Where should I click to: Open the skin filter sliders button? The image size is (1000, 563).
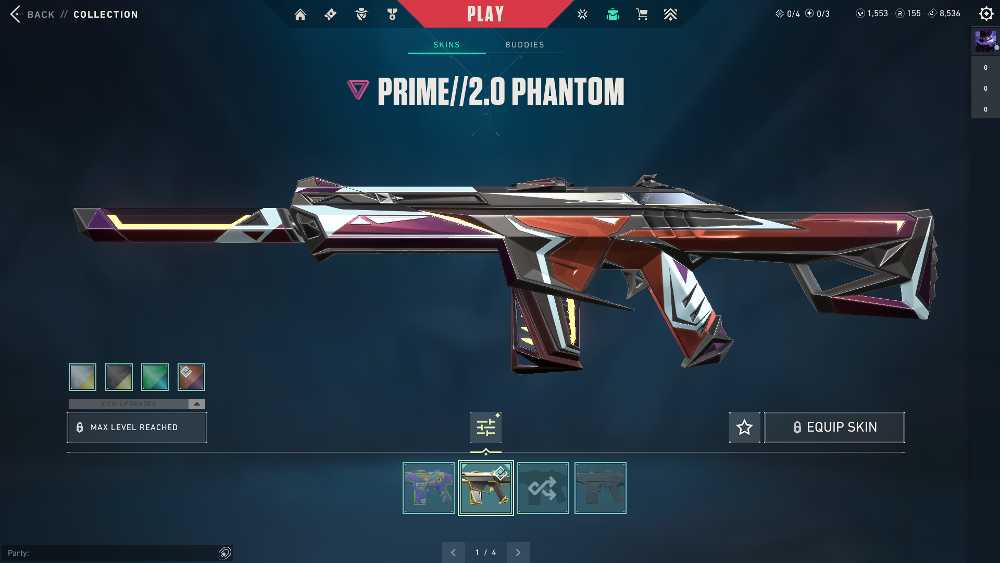(486, 427)
